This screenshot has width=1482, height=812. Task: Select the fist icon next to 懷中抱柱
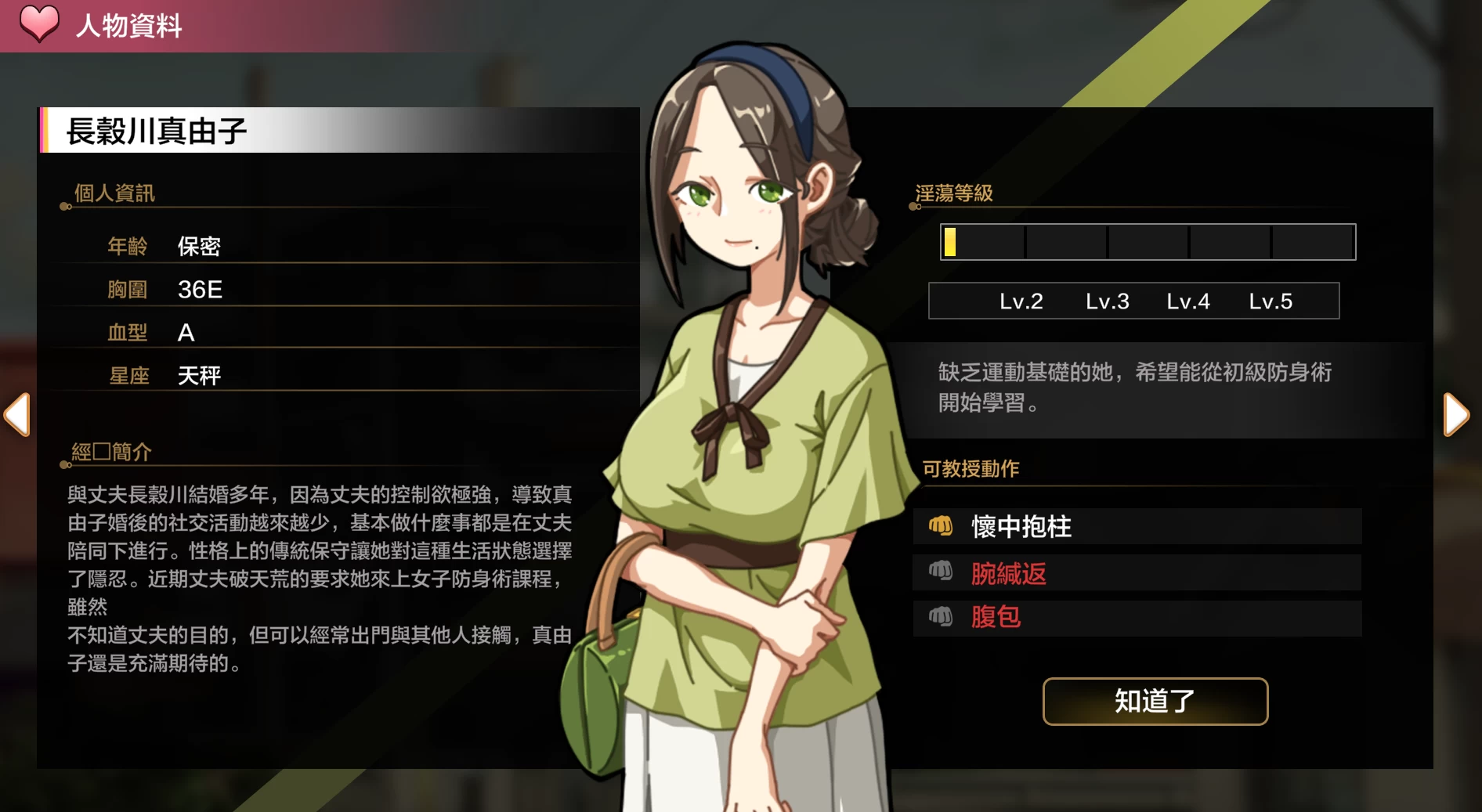tap(942, 527)
